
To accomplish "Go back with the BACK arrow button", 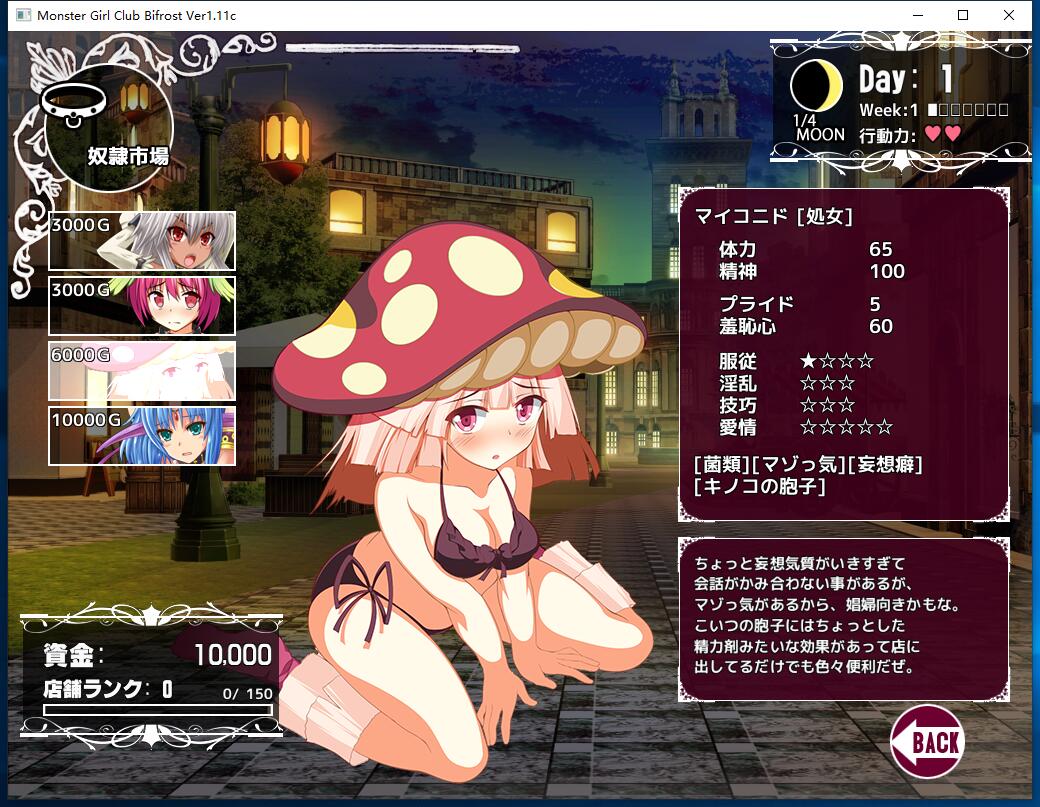I will pos(927,741).
